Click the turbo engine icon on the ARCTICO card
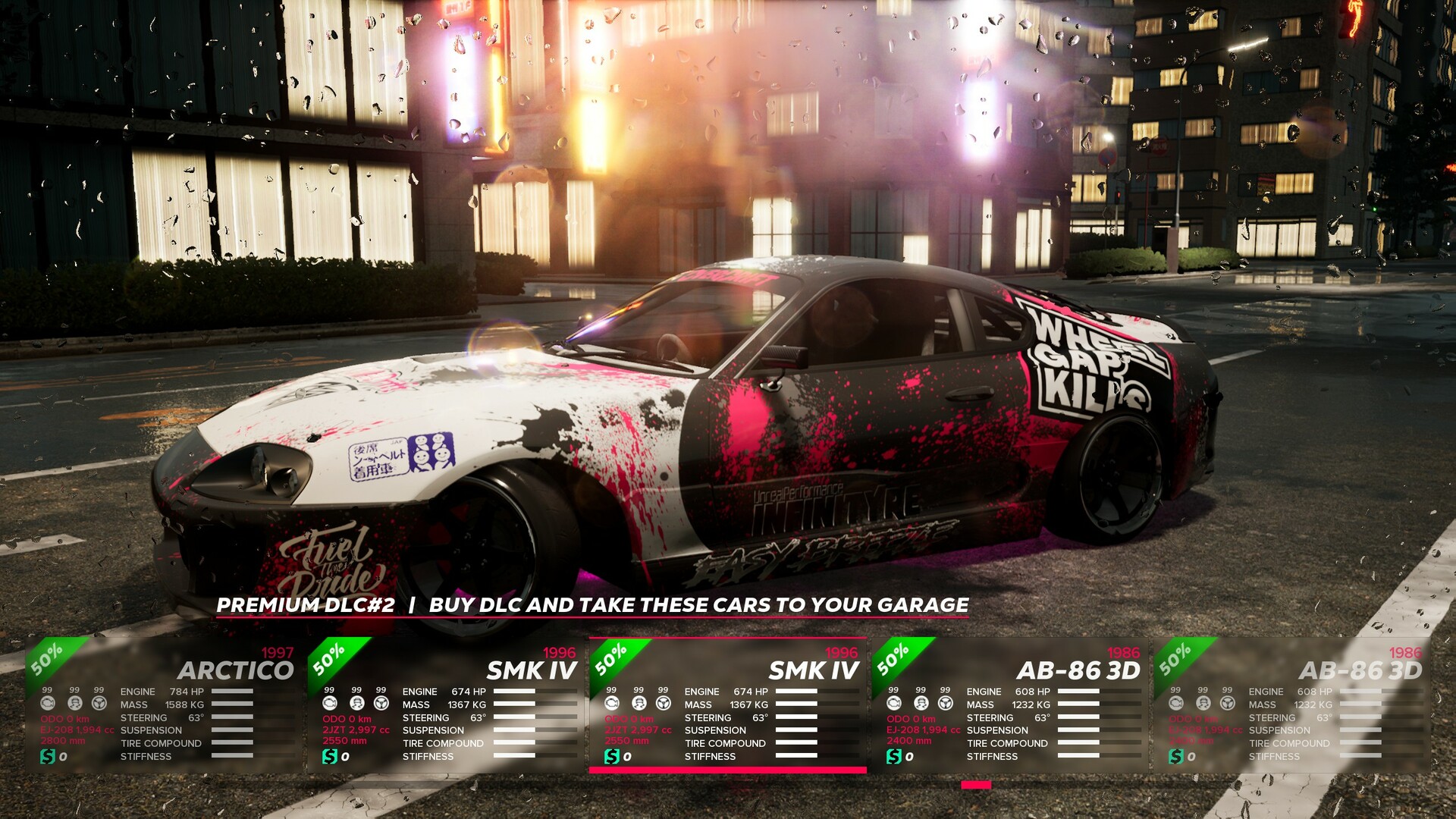 47,703
